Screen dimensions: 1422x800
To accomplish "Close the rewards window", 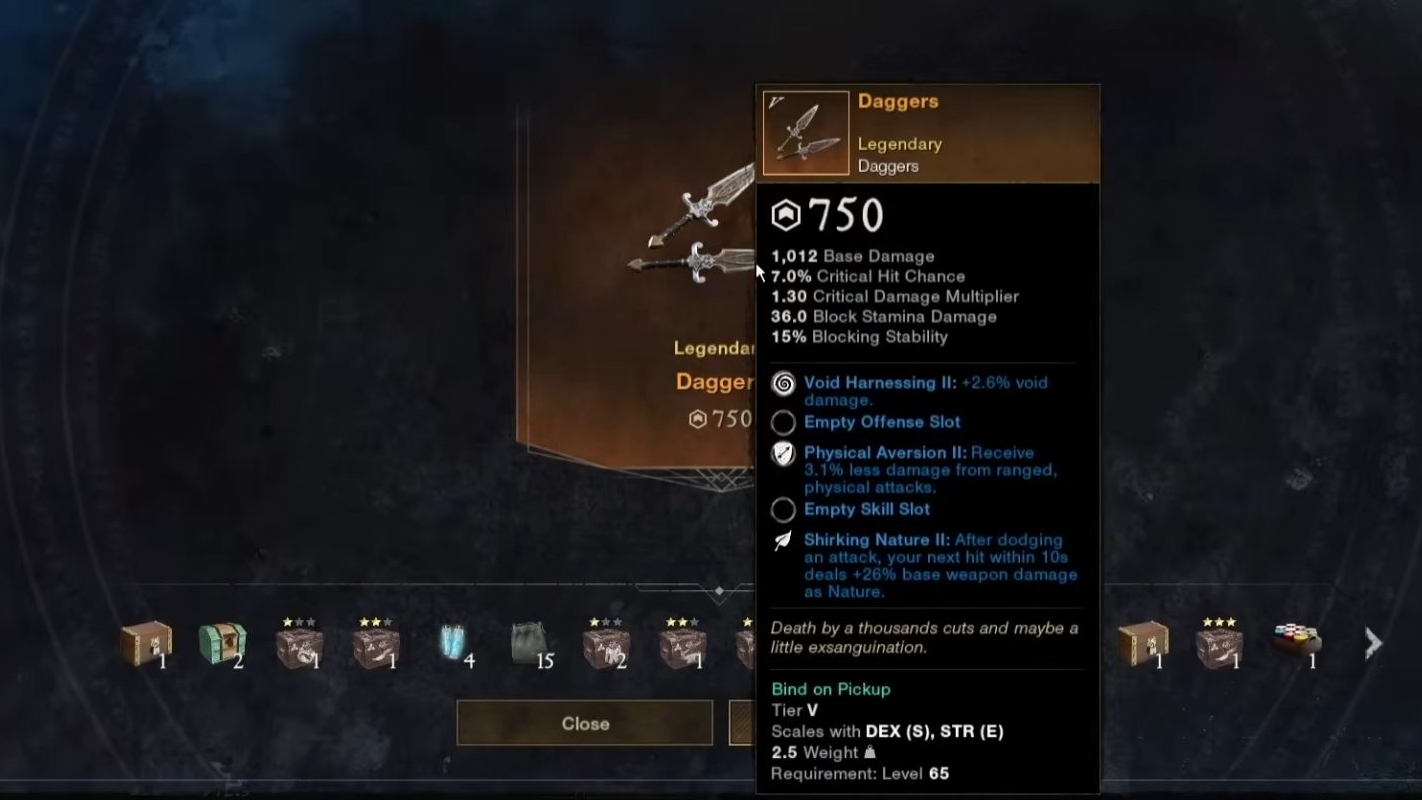I will pyautogui.click(x=584, y=723).
